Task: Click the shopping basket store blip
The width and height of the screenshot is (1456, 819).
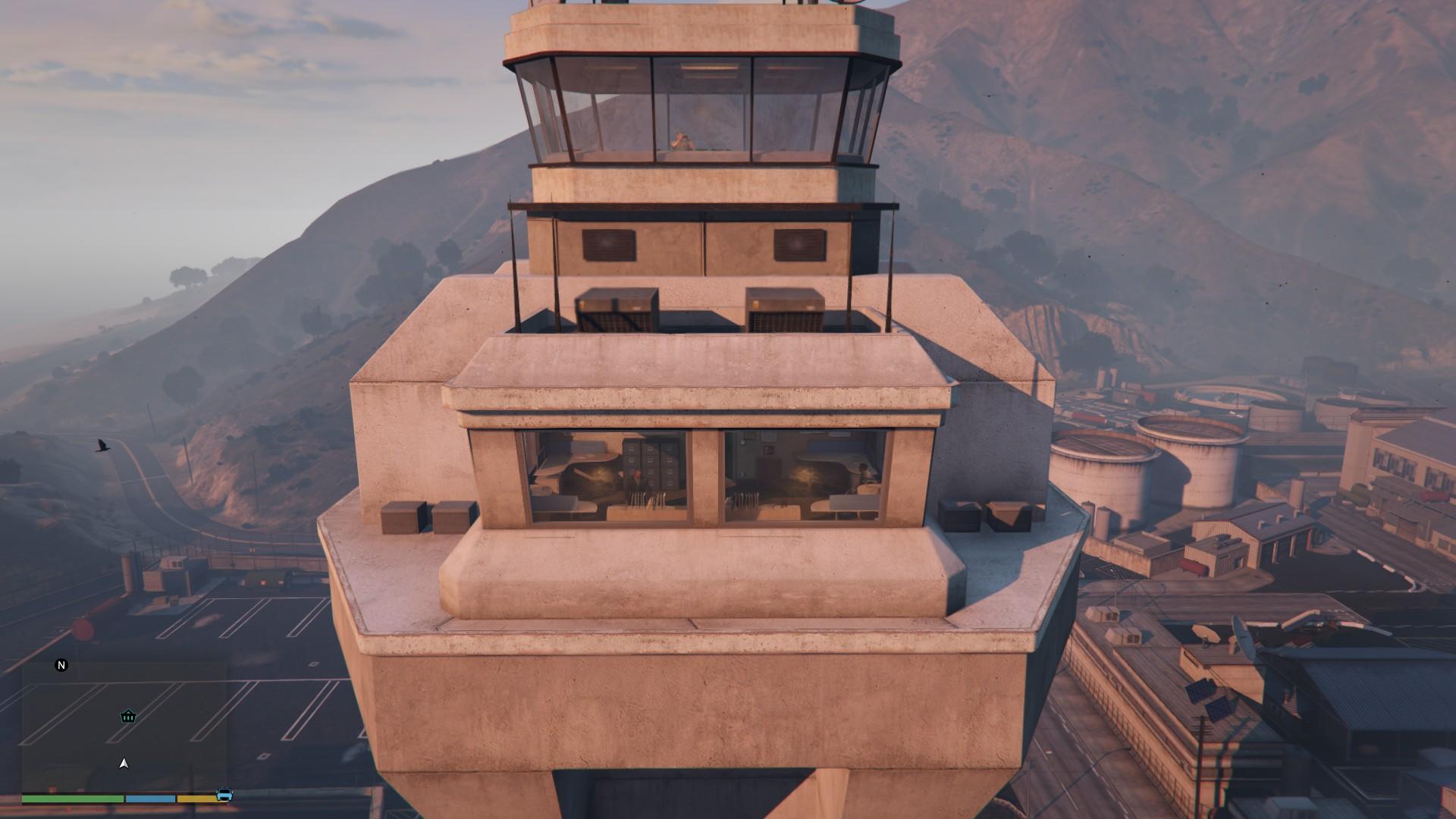Action: [x=128, y=716]
